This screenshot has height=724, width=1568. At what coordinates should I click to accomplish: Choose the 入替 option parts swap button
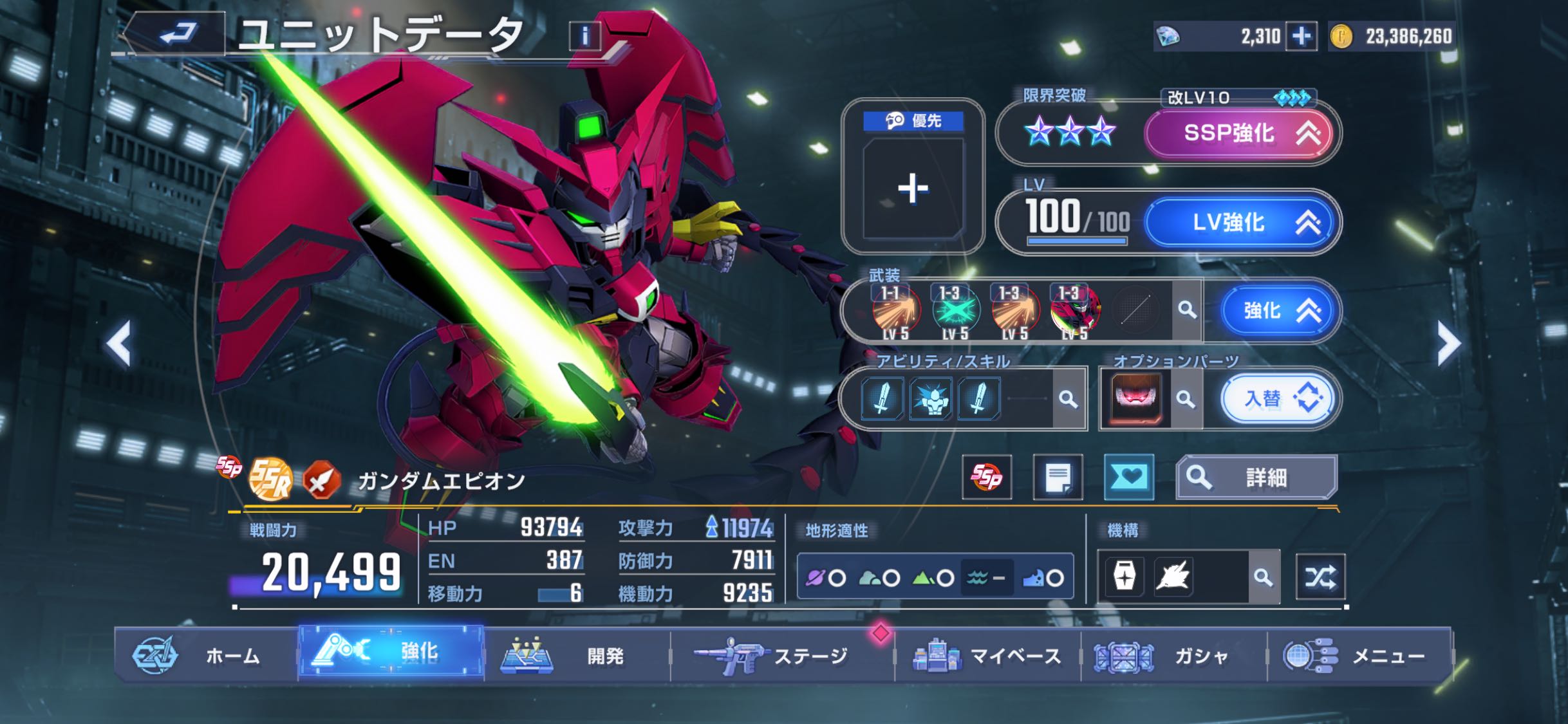click(x=1278, y=399)
